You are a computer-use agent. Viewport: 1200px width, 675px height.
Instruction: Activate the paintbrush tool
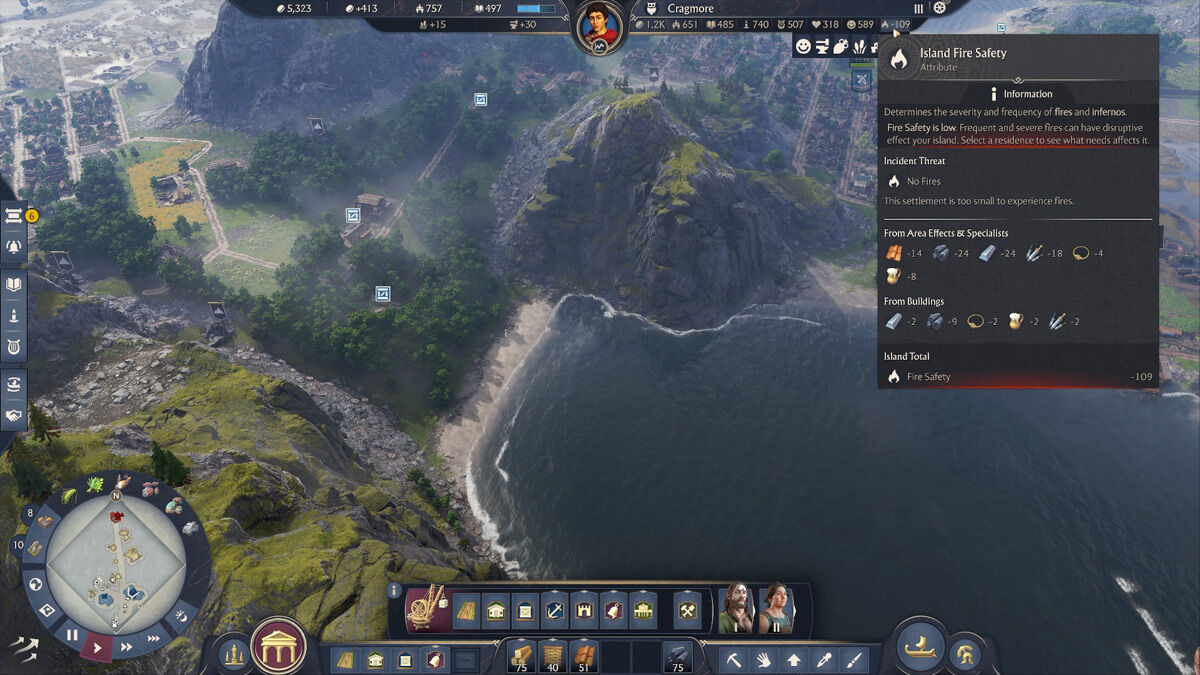[854, 660]
